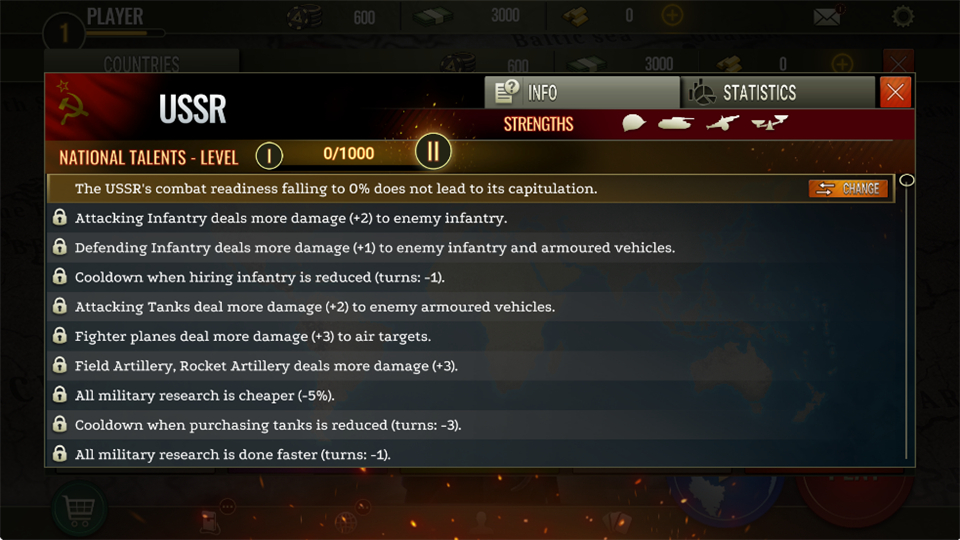
Task: Choose the locked defending infantry talent row
Action: (x=374, y=248)
